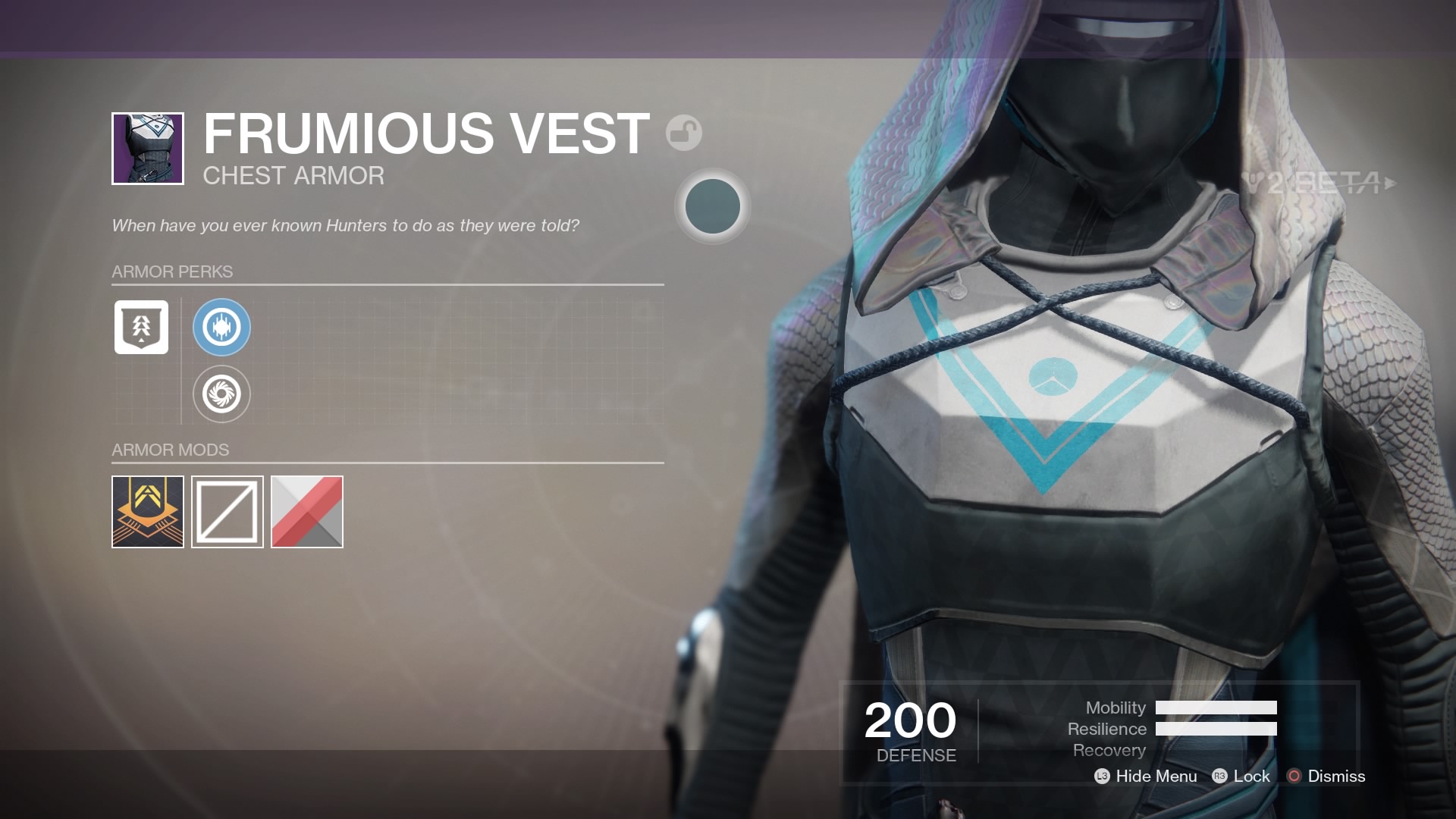
Task: Open the Chest Armor category label
Action: point(293,176)
